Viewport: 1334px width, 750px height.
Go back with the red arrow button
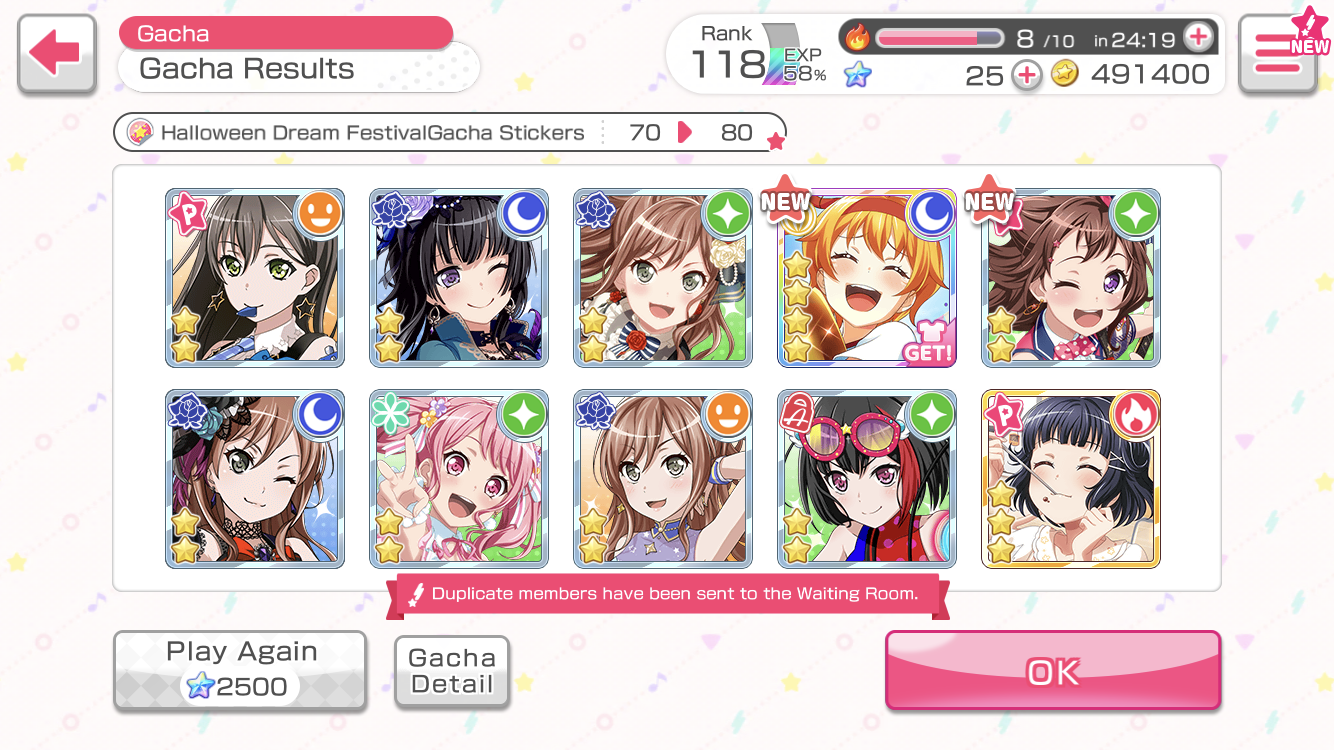click(x=57, y=55)
